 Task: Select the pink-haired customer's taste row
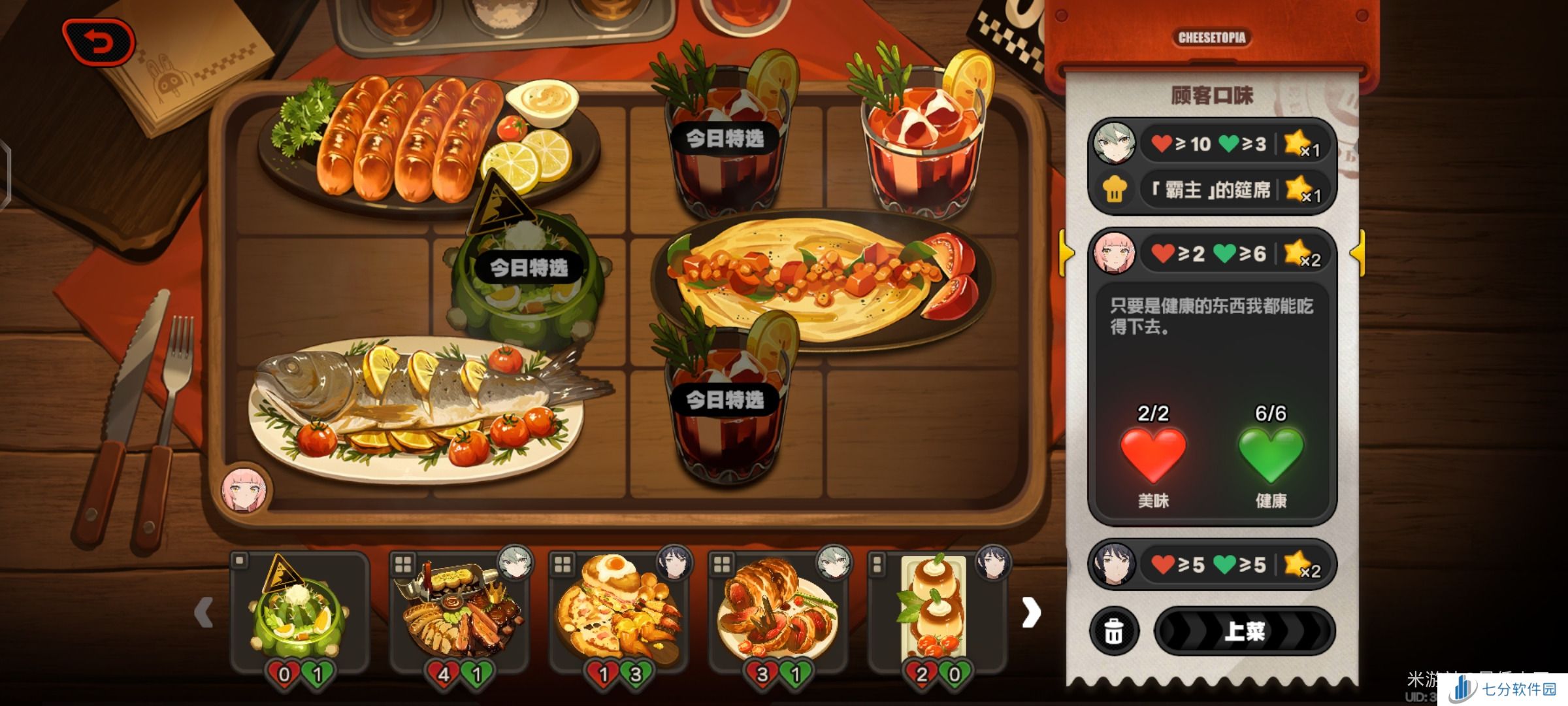pos(1213,253)
